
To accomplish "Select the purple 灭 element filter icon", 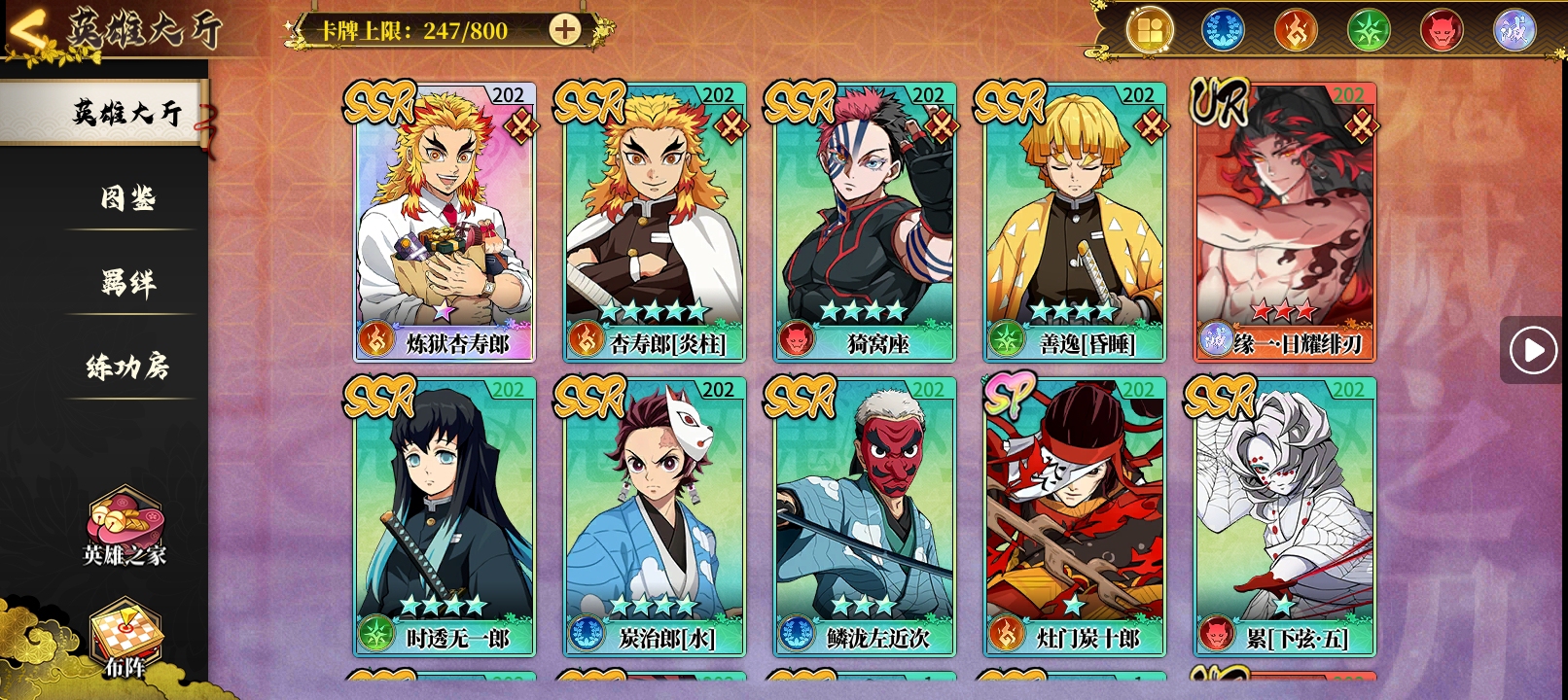I will point(1515,29).
